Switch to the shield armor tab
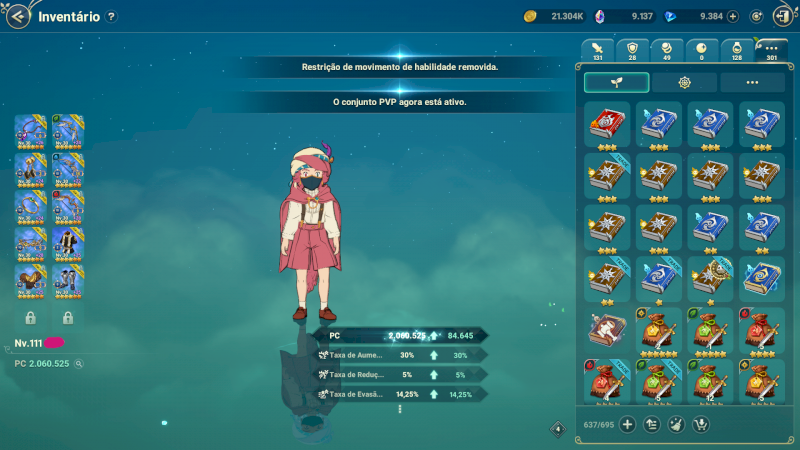Screen dimensions: 800x450 point(632,49)
